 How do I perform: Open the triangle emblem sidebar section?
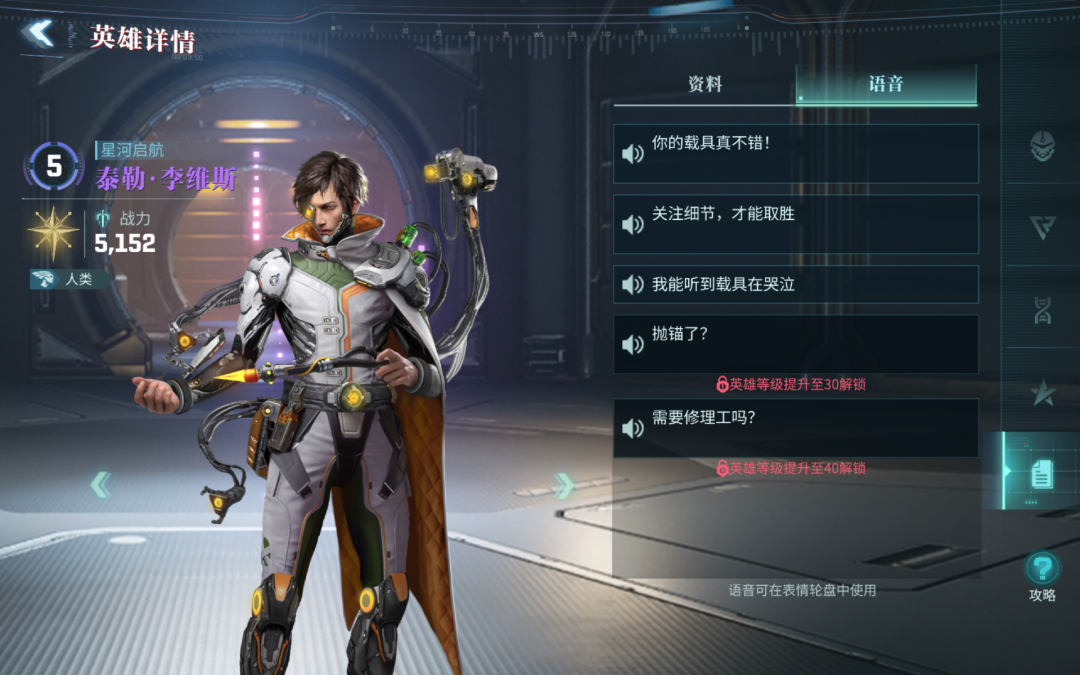click(x=1042, y=228)
